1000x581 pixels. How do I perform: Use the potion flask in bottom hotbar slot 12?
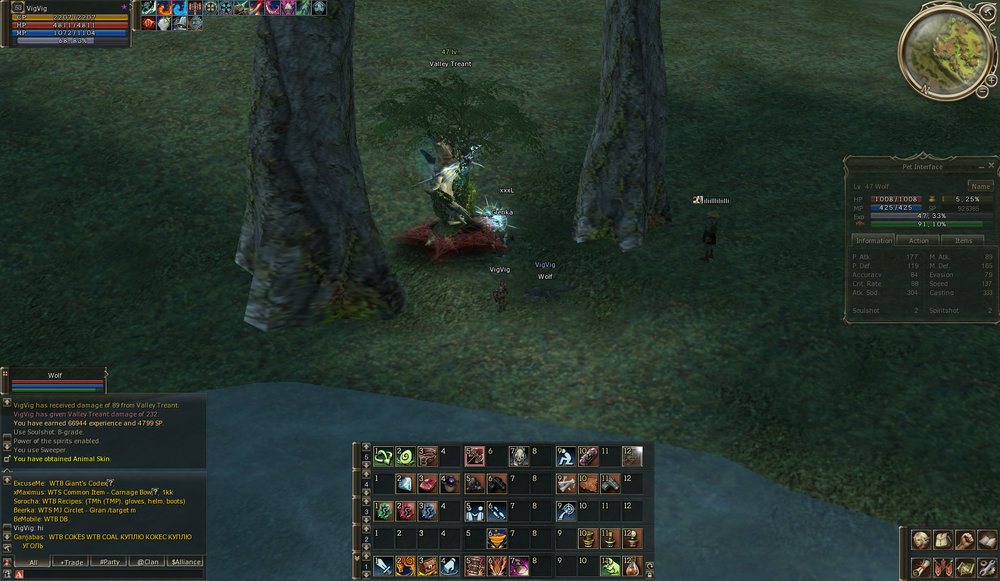(x=632, y=566)
